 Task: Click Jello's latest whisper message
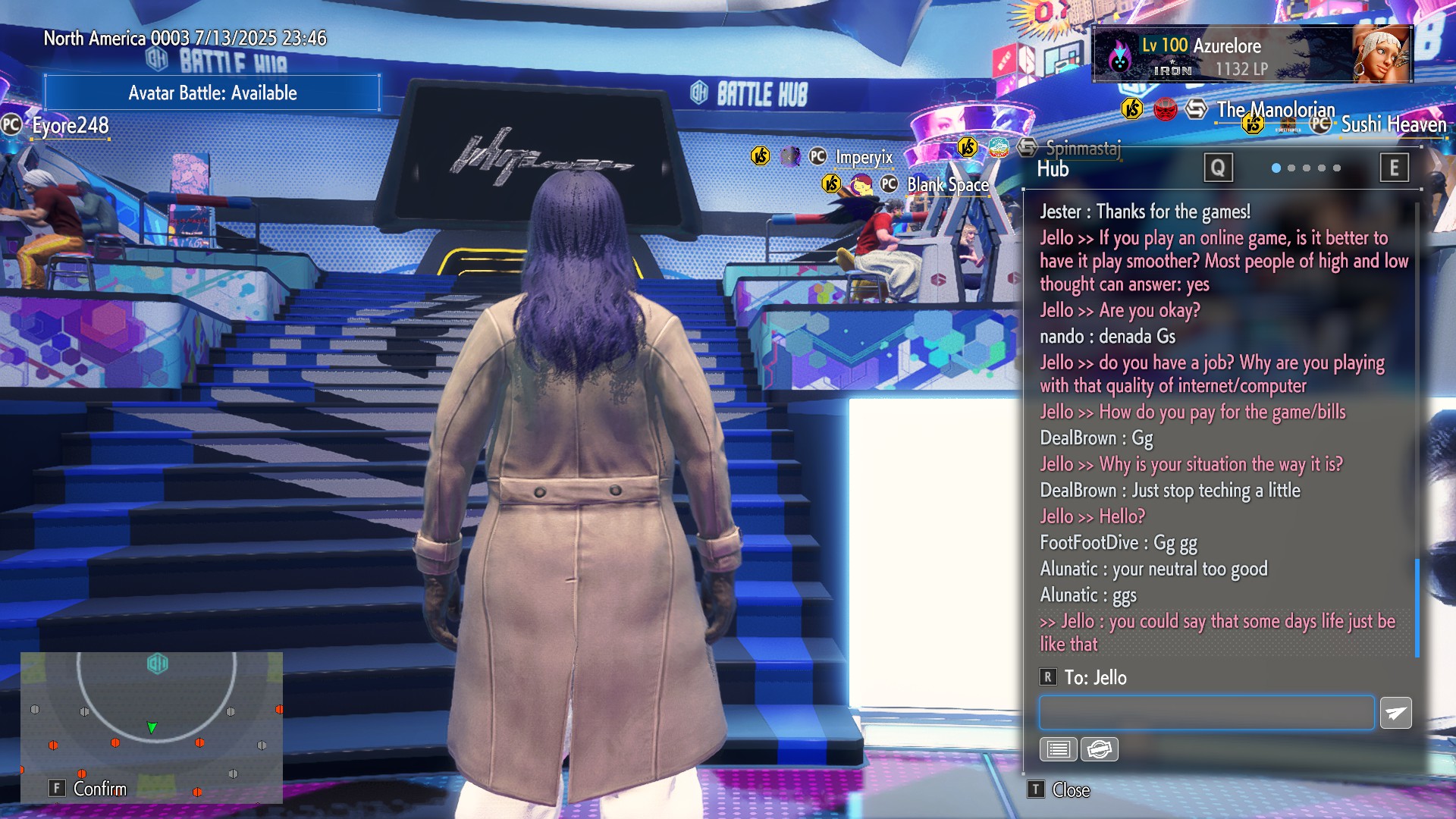(x=1217, y=632)
